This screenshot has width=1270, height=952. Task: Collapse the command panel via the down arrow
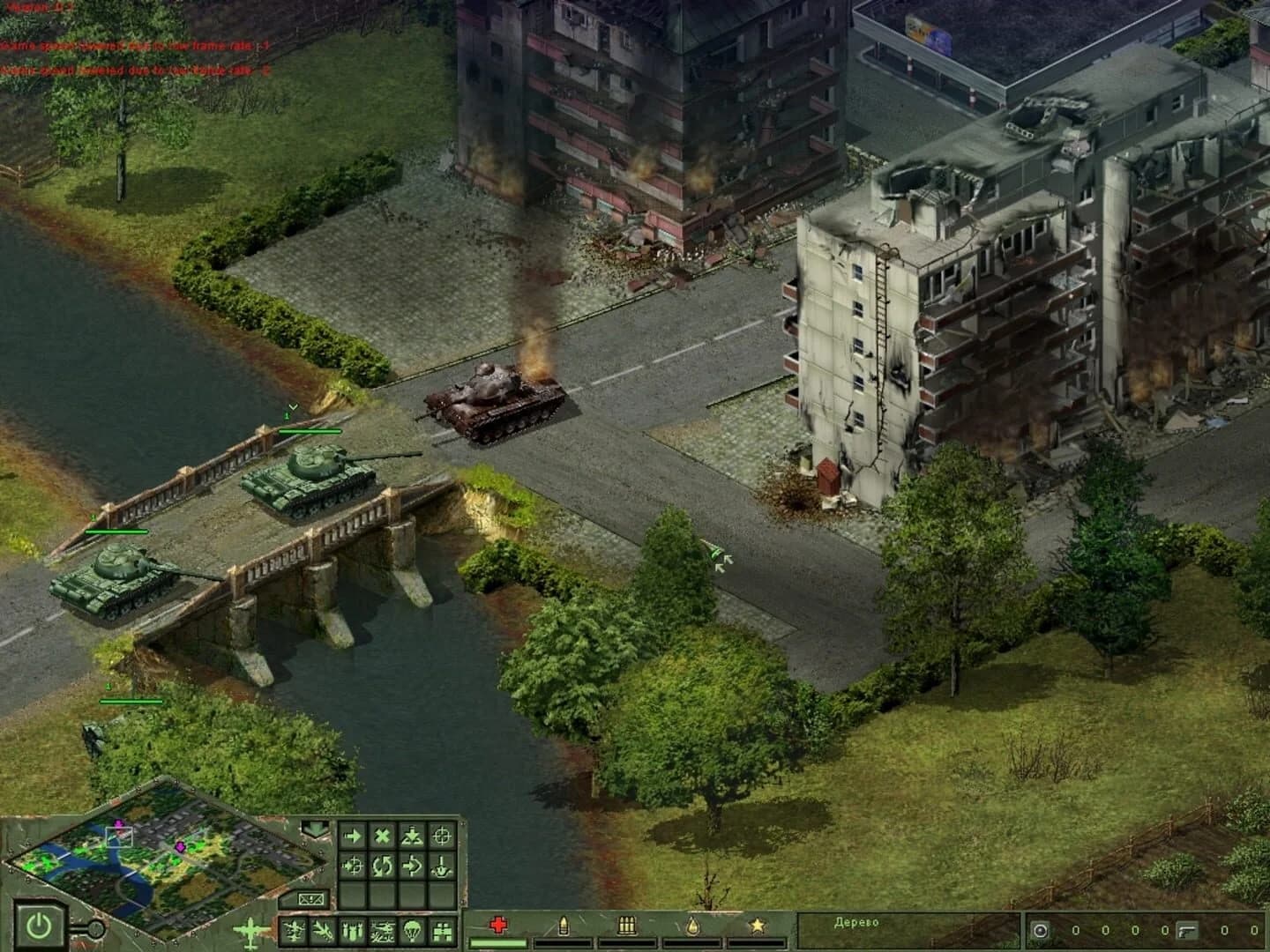click(x=314, y=829)
